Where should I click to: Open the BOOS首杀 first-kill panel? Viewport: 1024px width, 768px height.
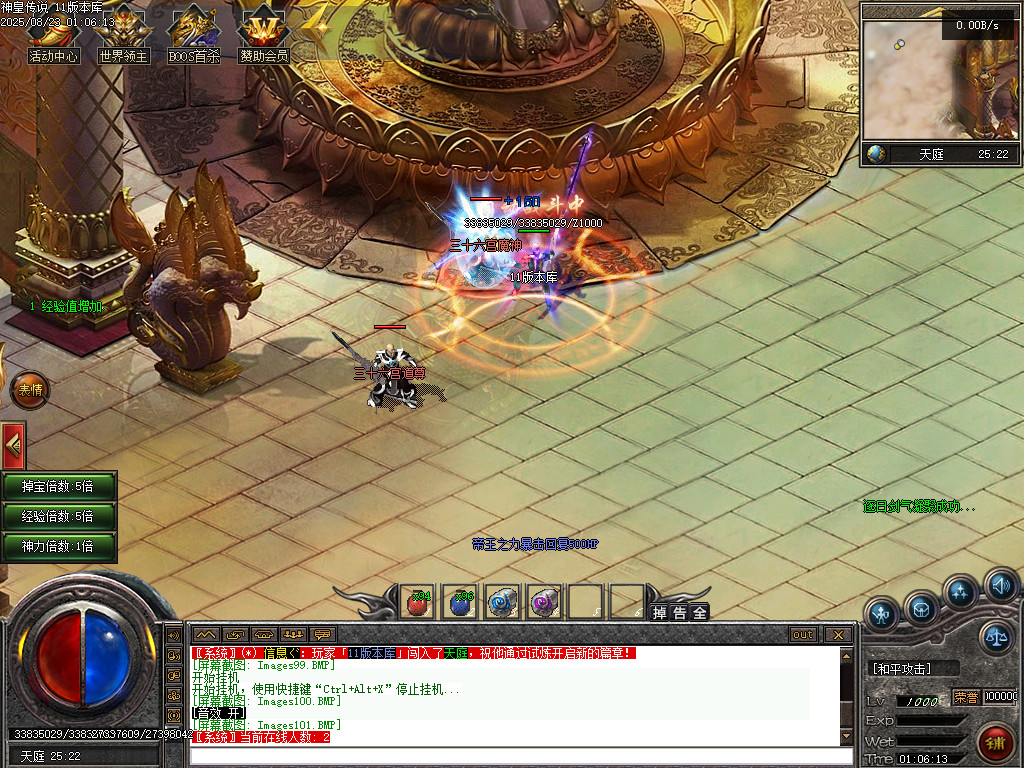click(193, 38)
